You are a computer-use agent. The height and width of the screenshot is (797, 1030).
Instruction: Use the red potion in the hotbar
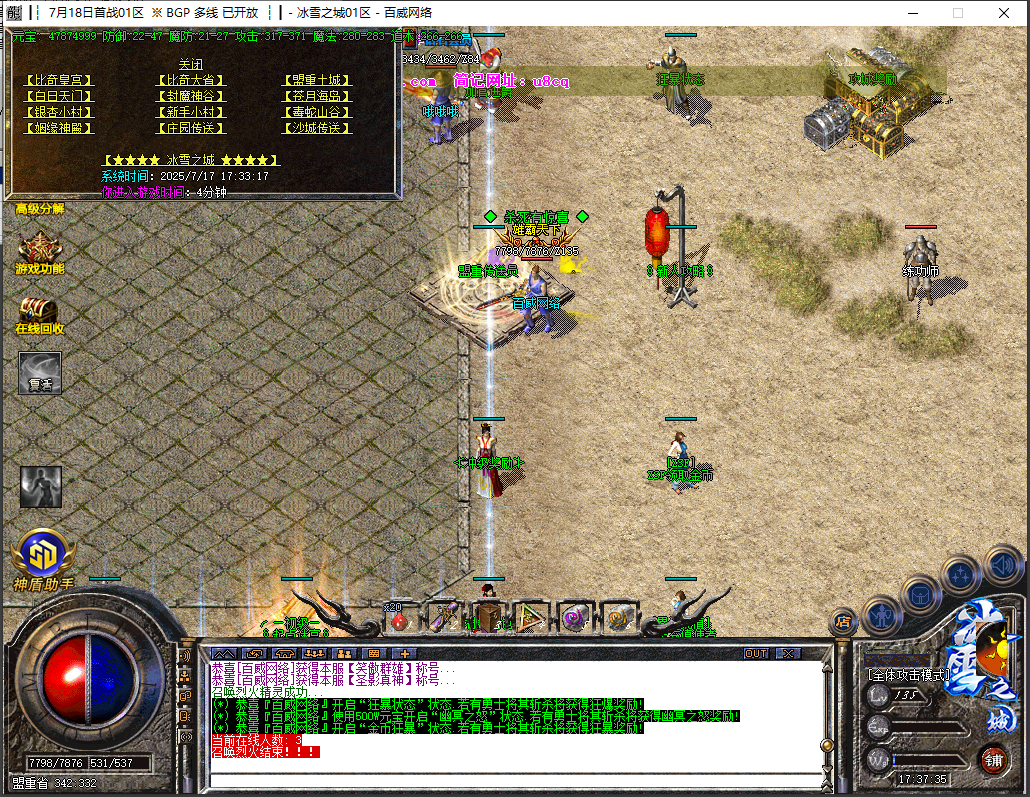click(x=399, y=620)
